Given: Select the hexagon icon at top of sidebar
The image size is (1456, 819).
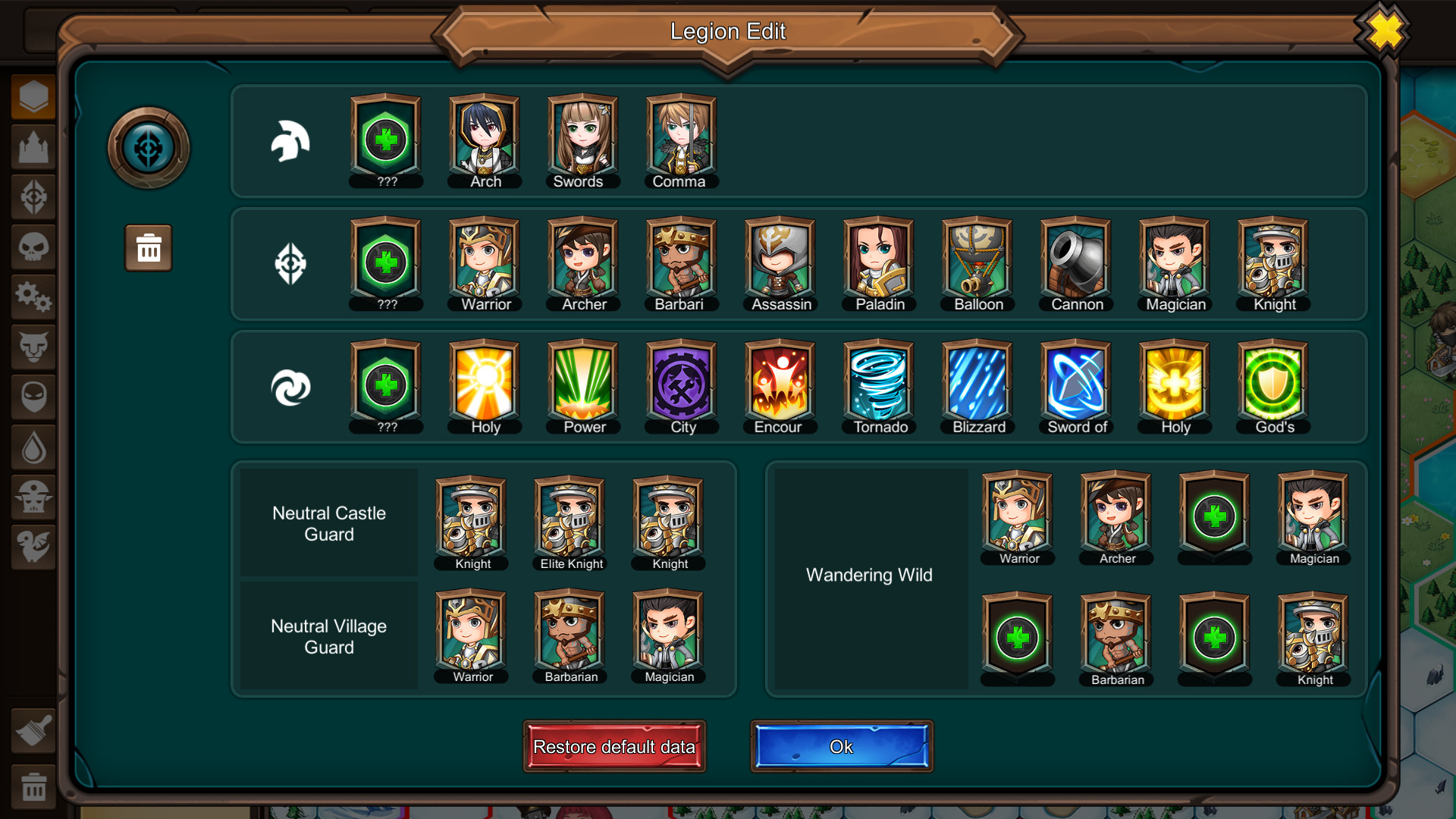Looking at the screenshot, I should 33,96.
